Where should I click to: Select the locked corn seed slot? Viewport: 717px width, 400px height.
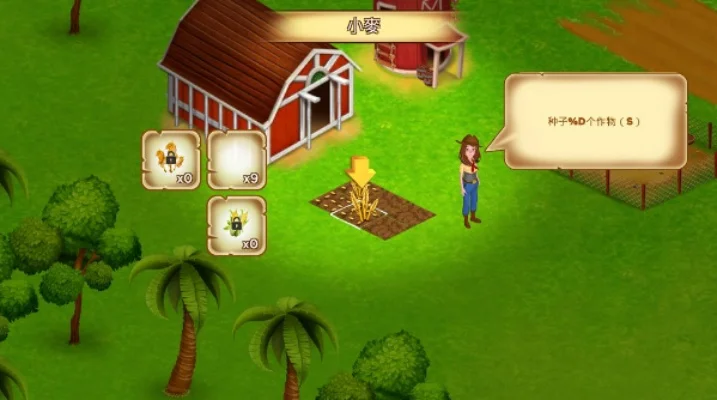click(x=236, y=225)
